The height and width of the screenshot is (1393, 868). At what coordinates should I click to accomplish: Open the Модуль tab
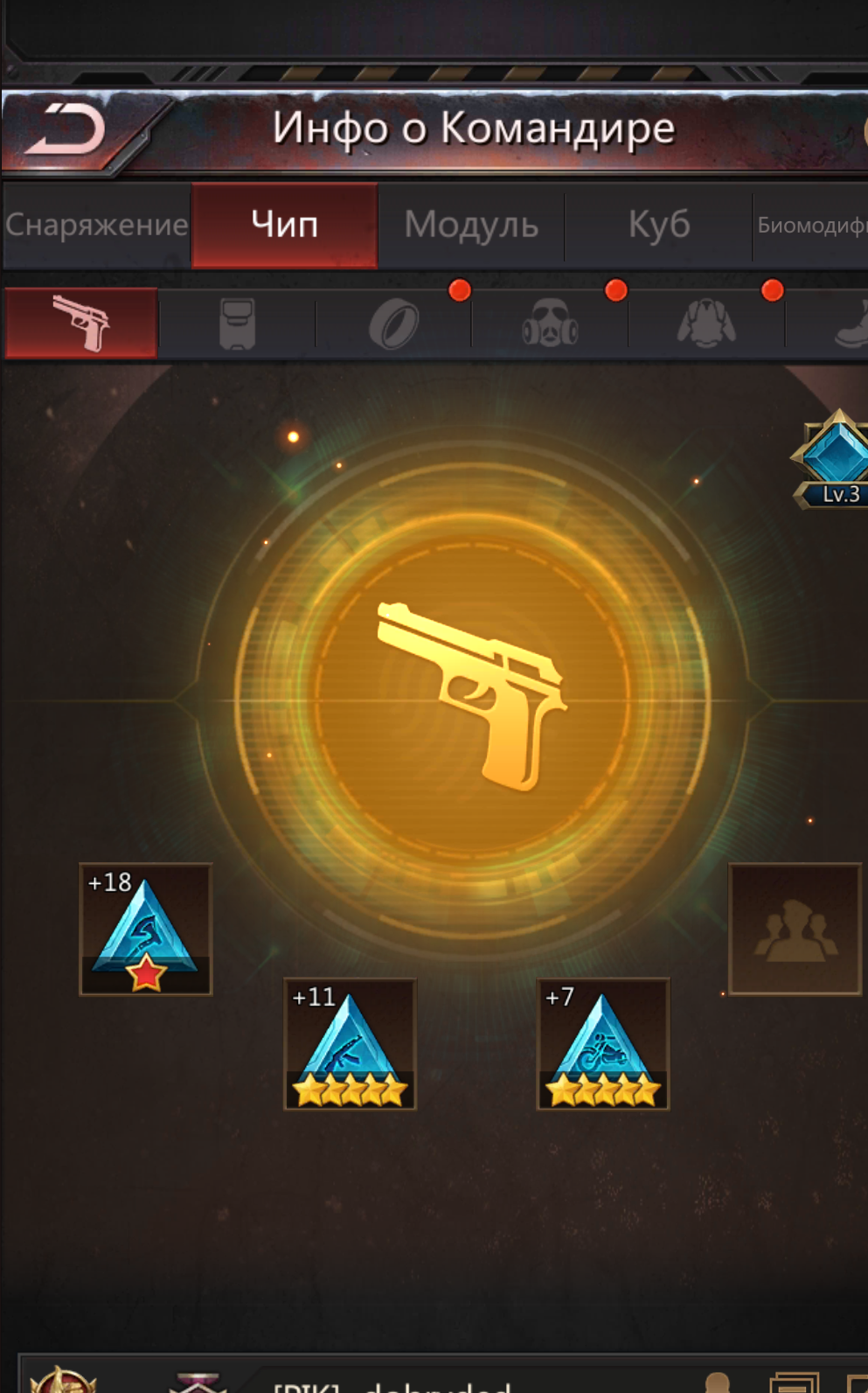click(471, 225)
